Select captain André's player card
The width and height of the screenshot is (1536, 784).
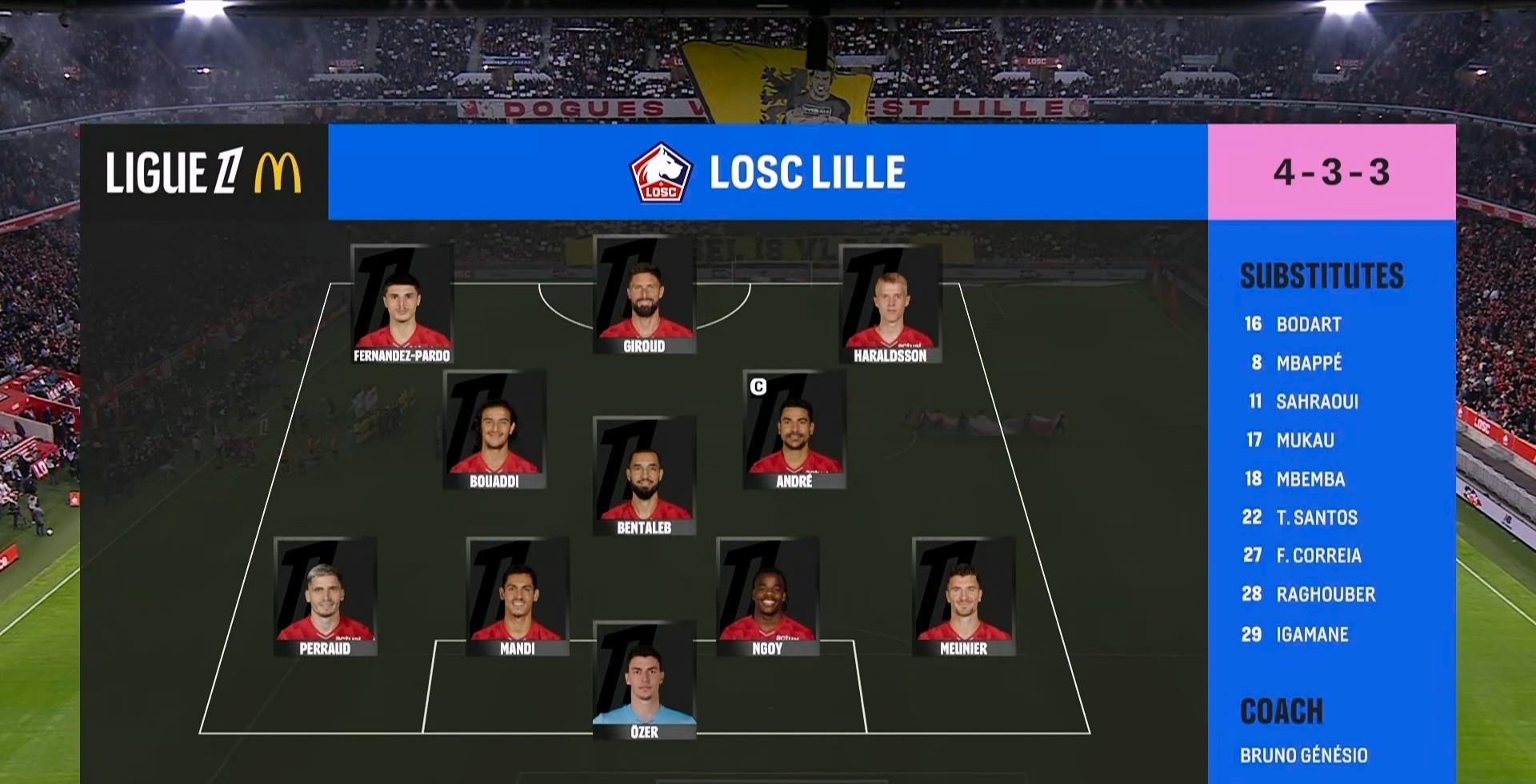[794, 430]
